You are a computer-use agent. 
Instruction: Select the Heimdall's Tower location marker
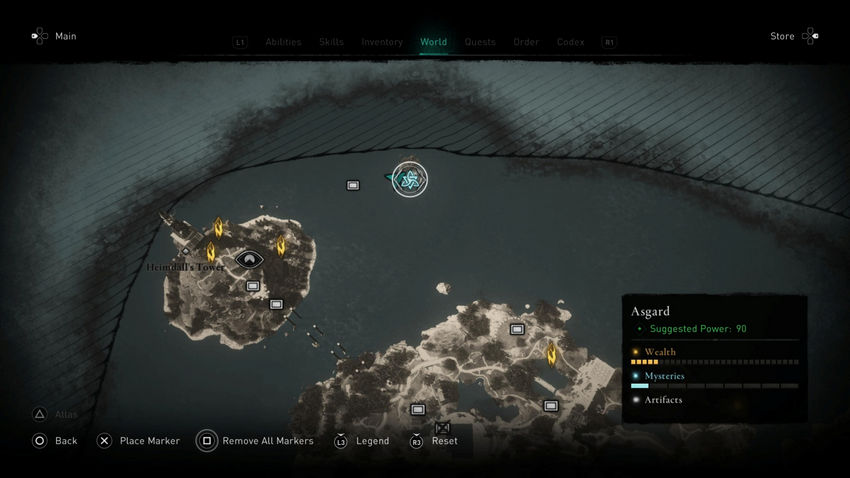[x=248, y=260]
